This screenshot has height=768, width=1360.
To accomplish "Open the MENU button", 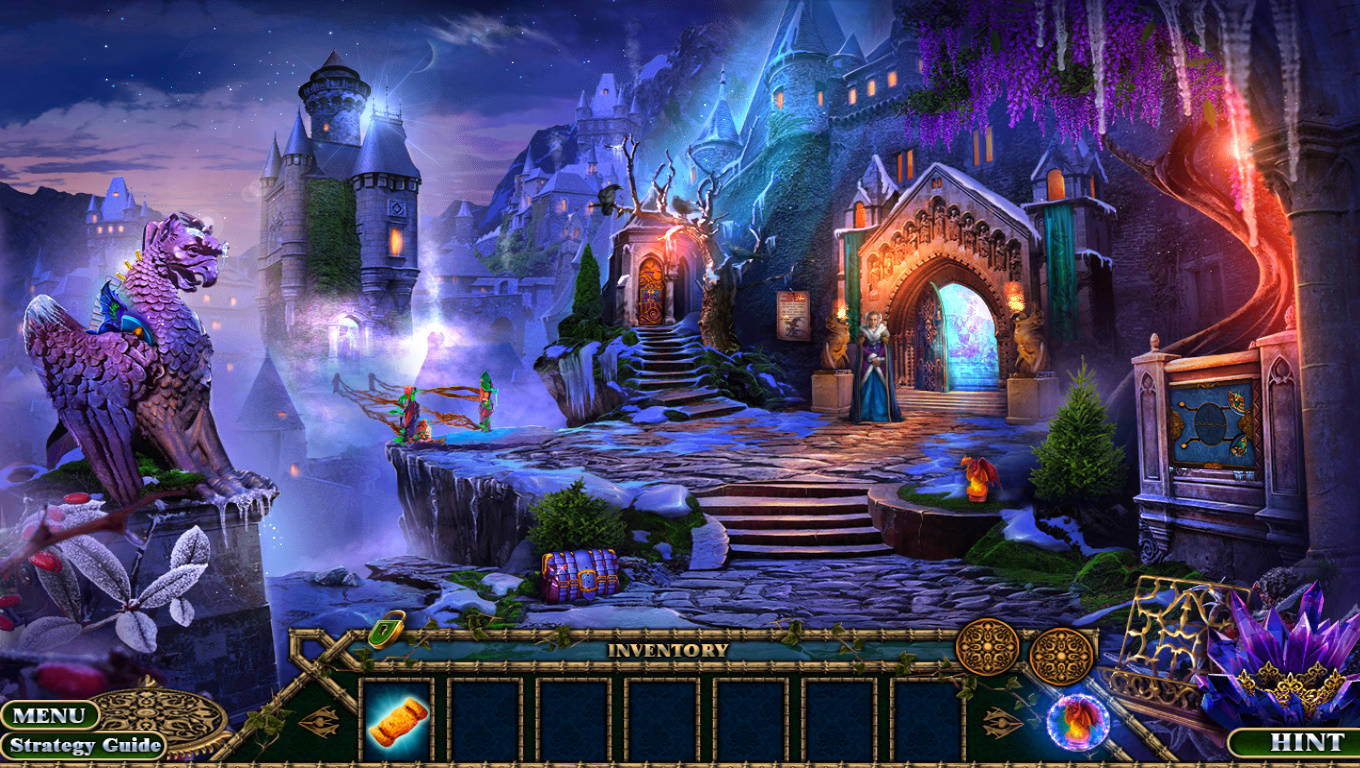I will [48, 715].
